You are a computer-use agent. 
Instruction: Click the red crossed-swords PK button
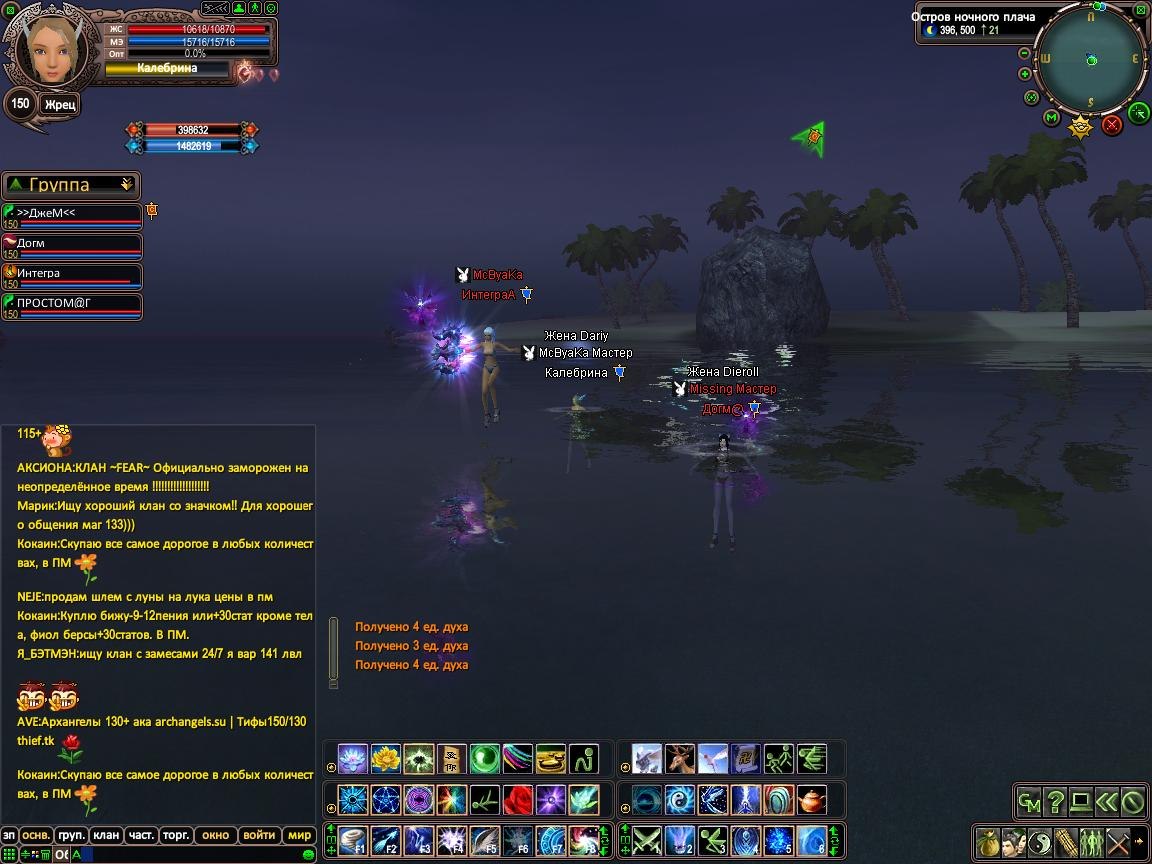[1112, 125]
